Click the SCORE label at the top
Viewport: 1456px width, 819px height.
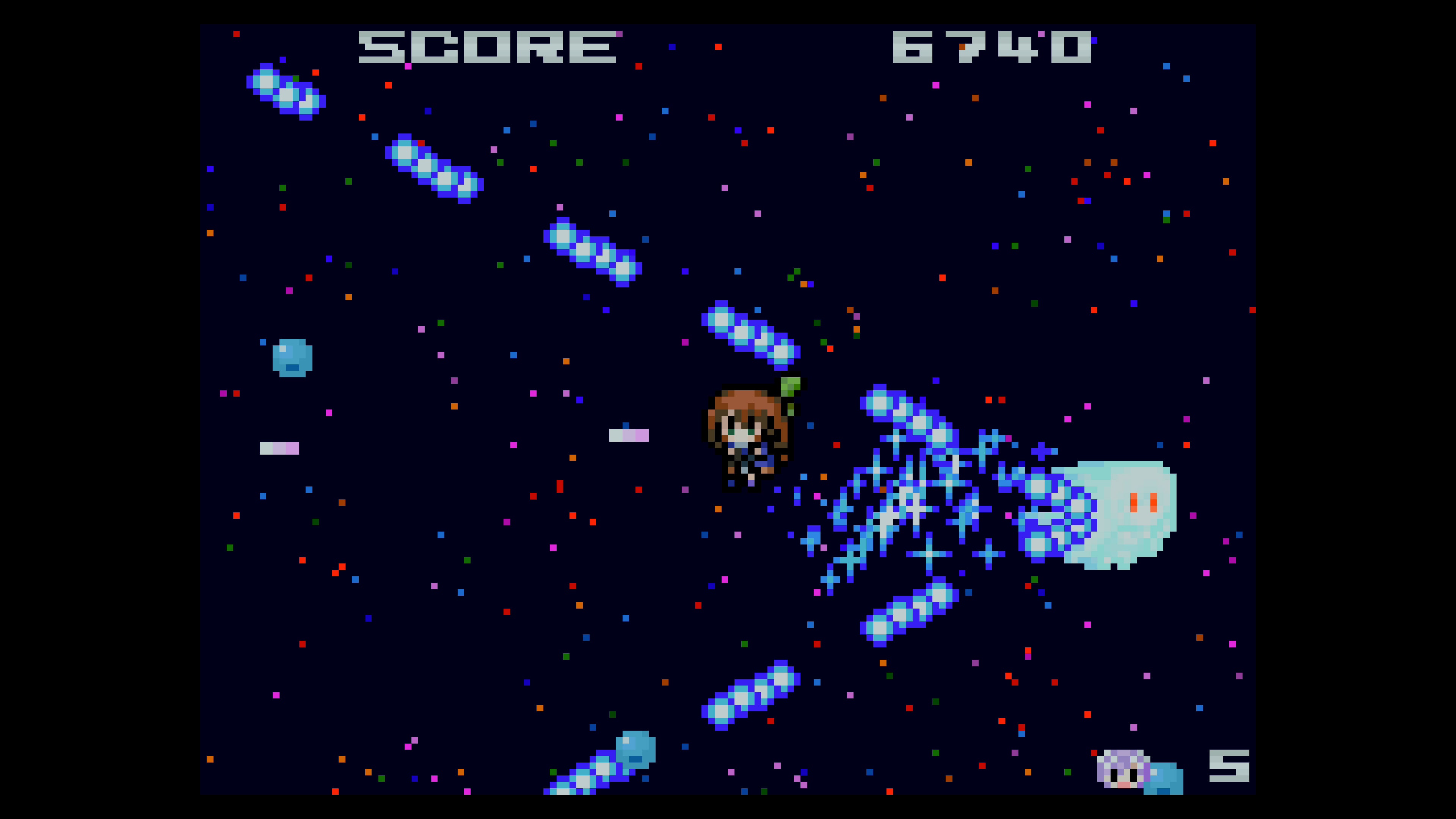[x=486, y=48]
